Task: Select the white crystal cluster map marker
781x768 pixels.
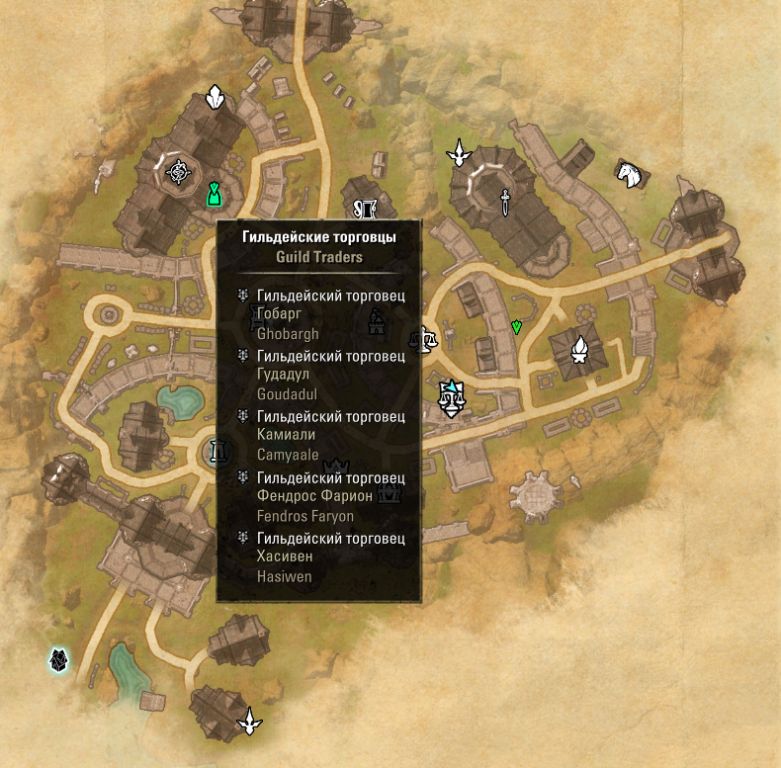Action: click(x=214, y=98)
